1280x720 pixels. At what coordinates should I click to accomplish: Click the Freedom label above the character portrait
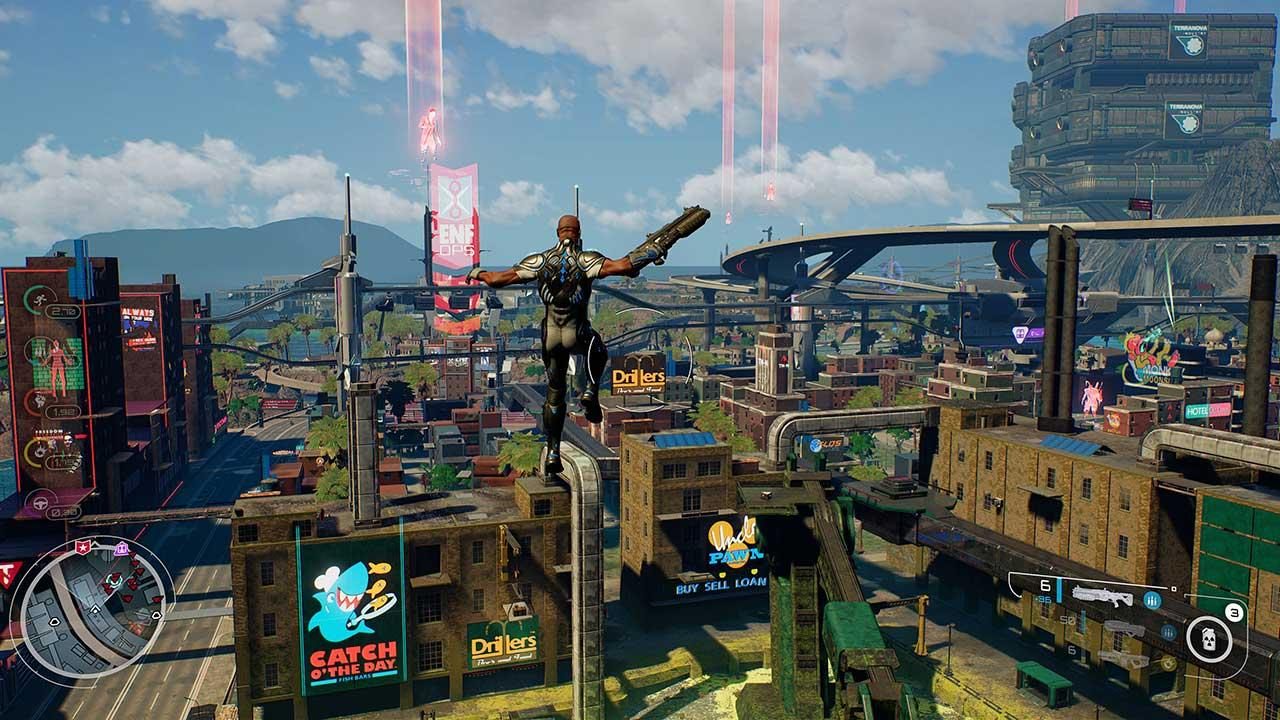coord(50,431)
